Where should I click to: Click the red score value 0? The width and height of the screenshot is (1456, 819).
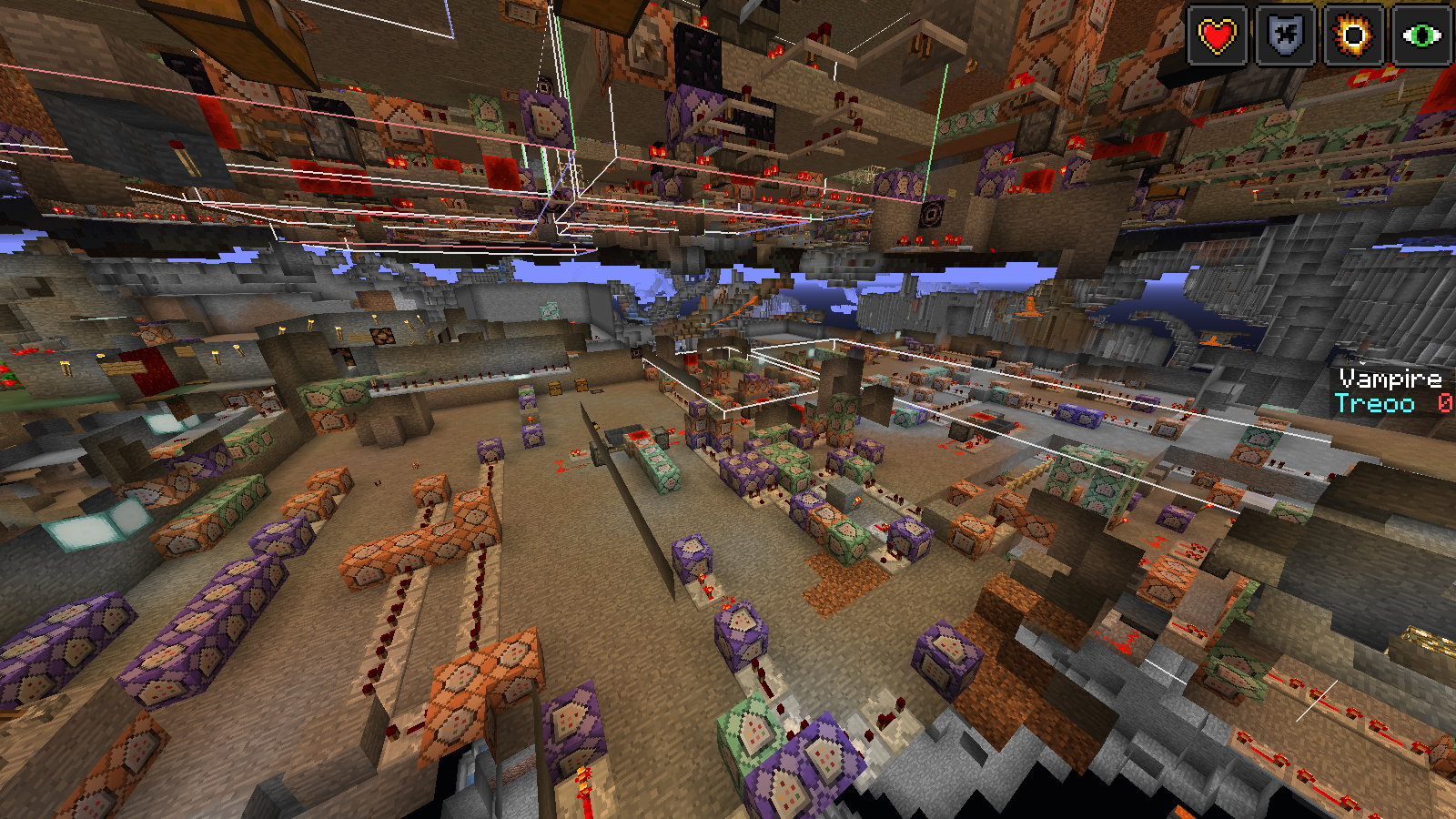(x=1445, y=400)
